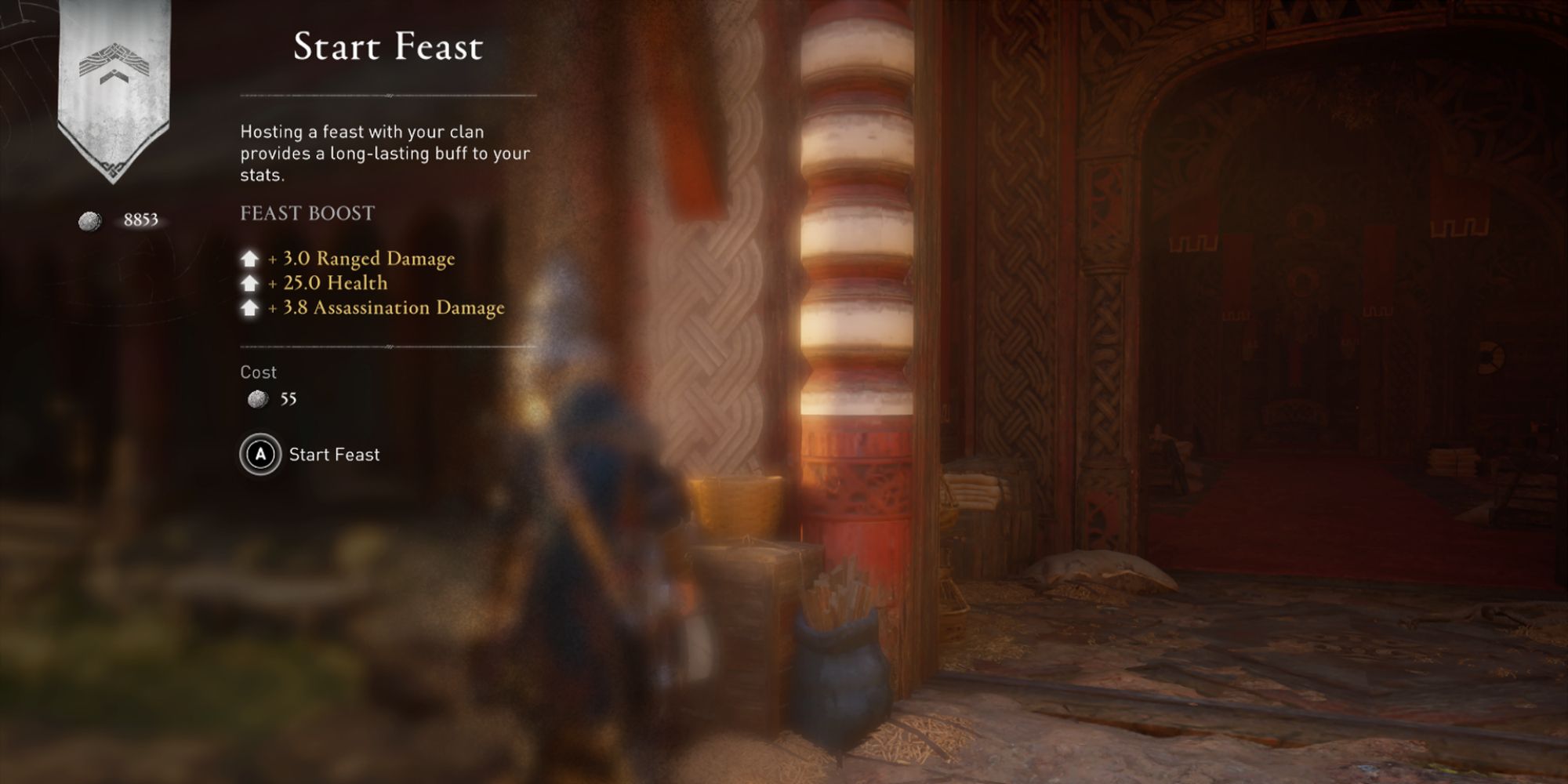
Task: Expand the Cost section
Action: pyautogui.click(x=257, y=372)
